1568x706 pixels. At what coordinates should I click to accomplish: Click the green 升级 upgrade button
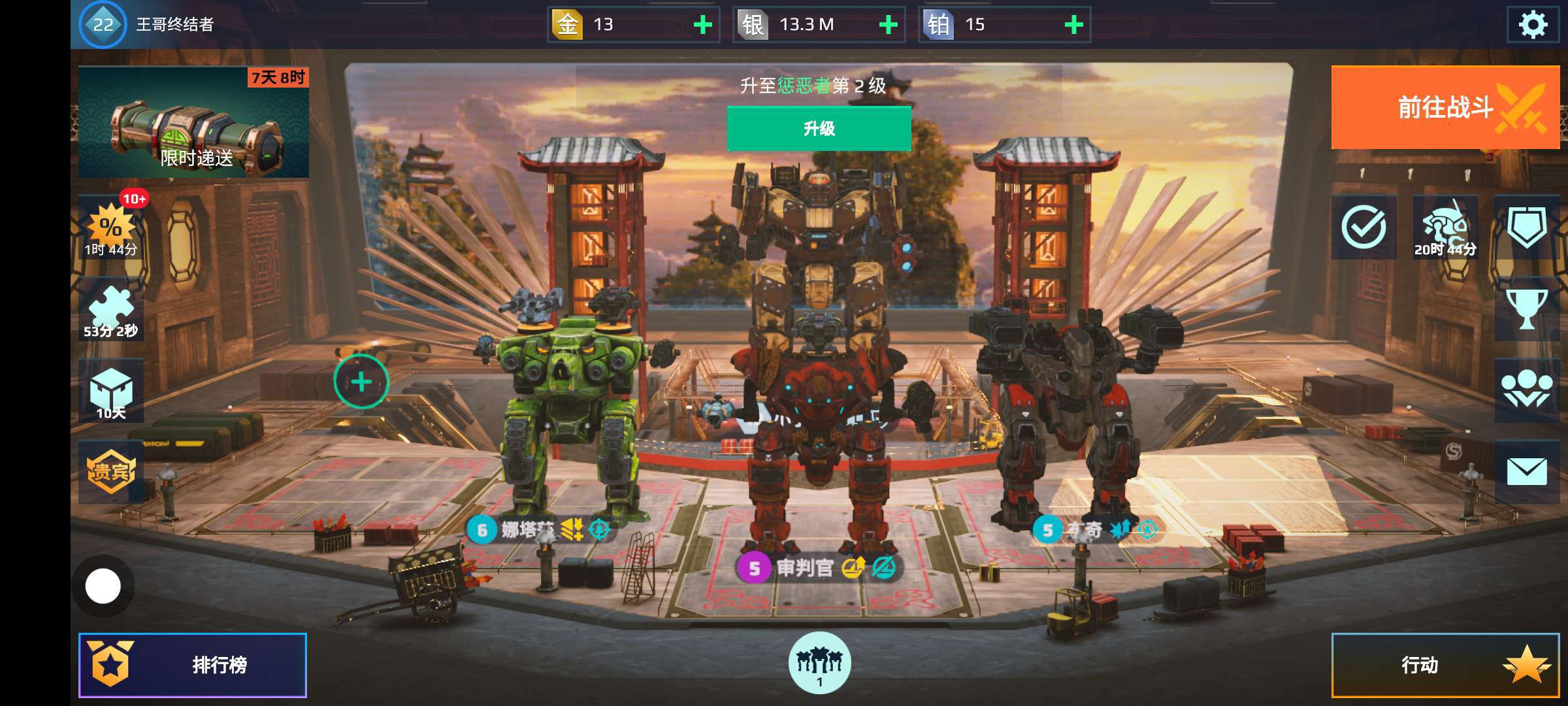pos(819,129)
